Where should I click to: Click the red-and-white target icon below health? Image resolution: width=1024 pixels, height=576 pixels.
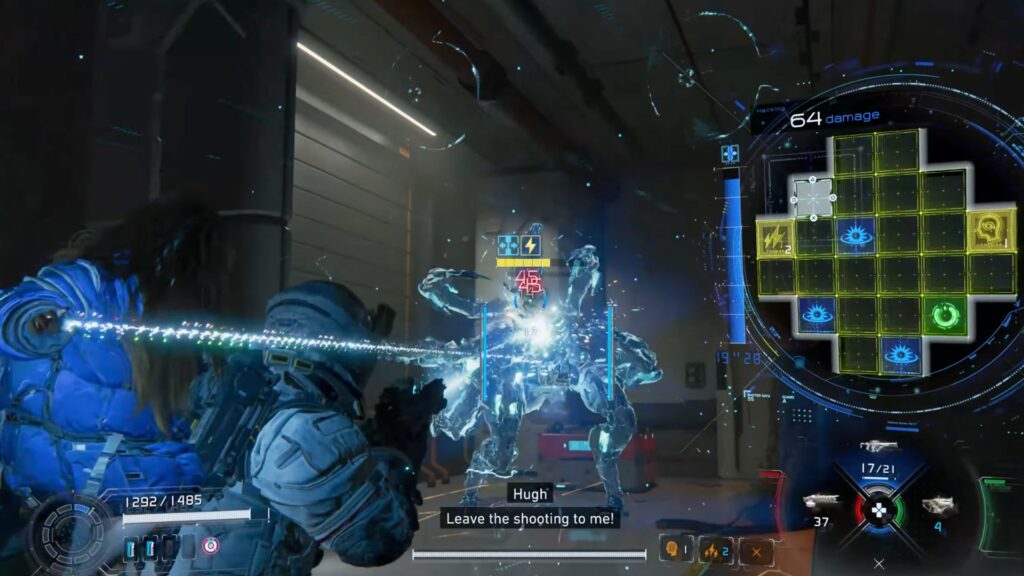coord(210,546)
